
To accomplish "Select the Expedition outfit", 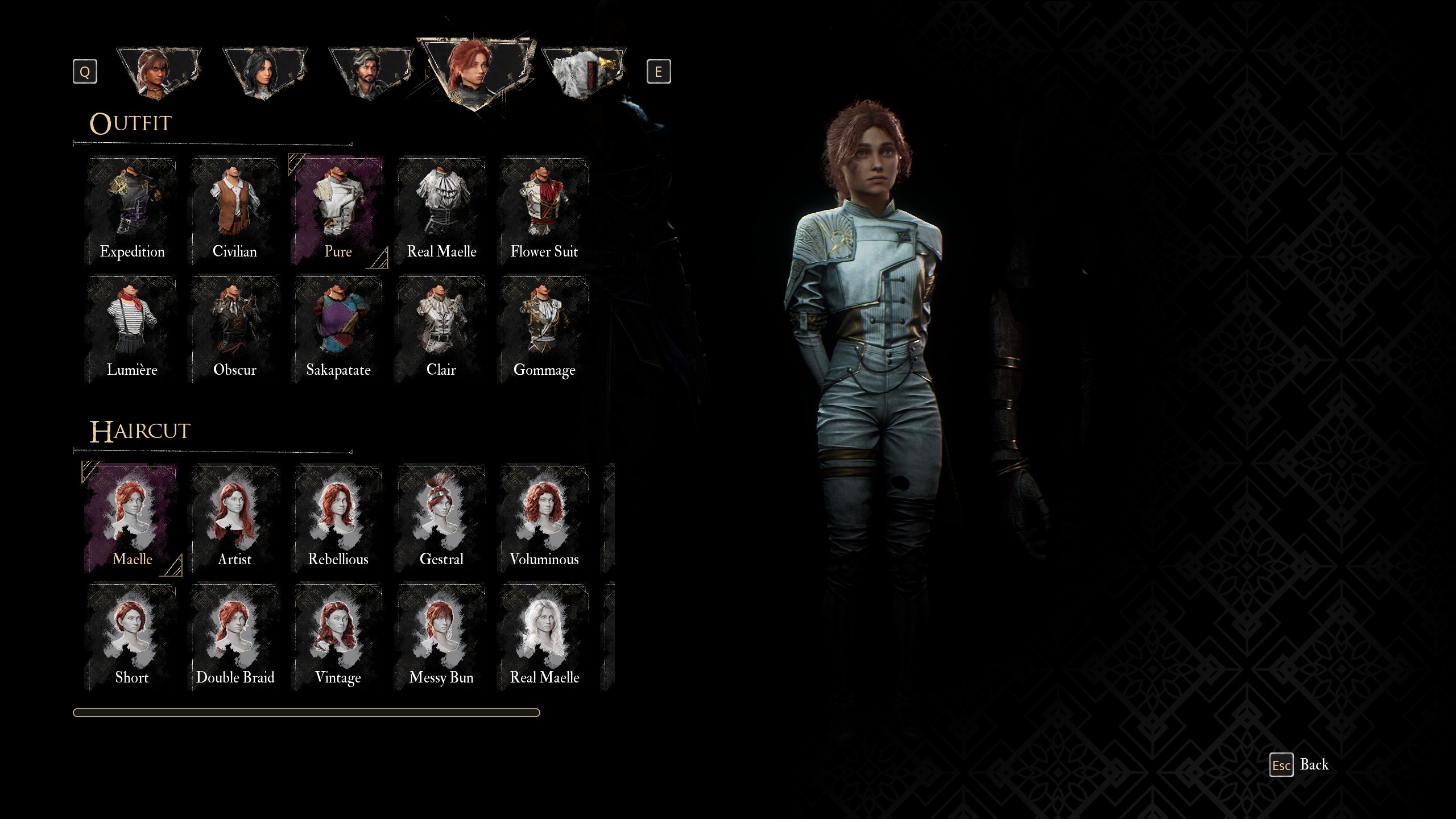I will 132,210.
